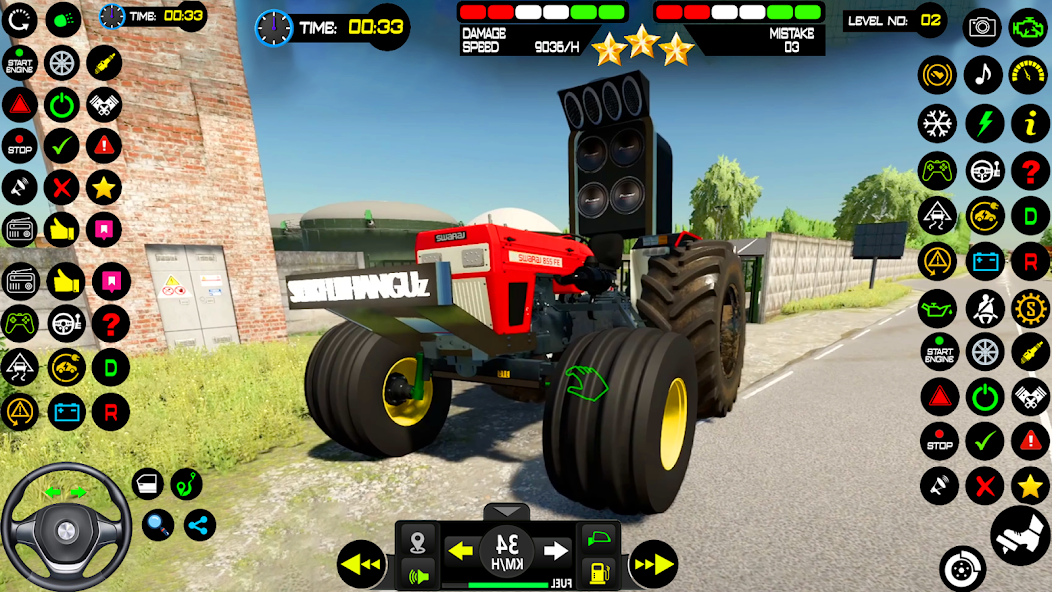The height and width of the screenshot is (592, 1052).
Task: Activate the yellow left turn arrow
Action: (460, 550)
